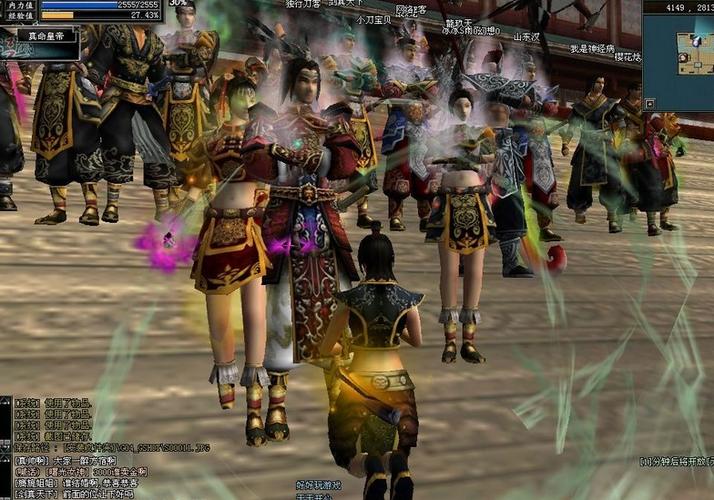Click the small button at minimap's bottom-left corner
This screenshot has width=714, height=500.
651,103
